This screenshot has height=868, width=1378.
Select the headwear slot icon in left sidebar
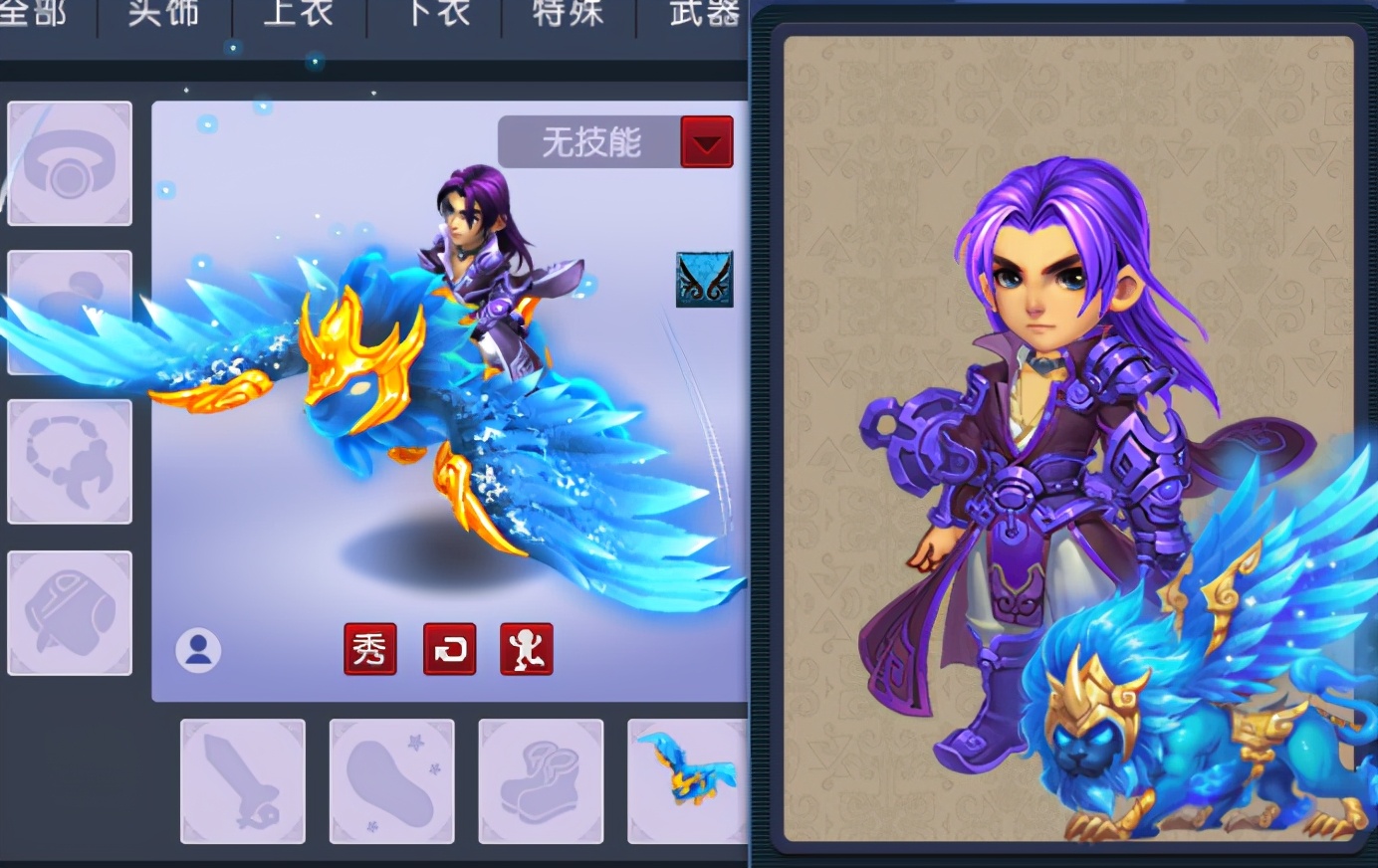pyautogui.click(x=70, y=164)
